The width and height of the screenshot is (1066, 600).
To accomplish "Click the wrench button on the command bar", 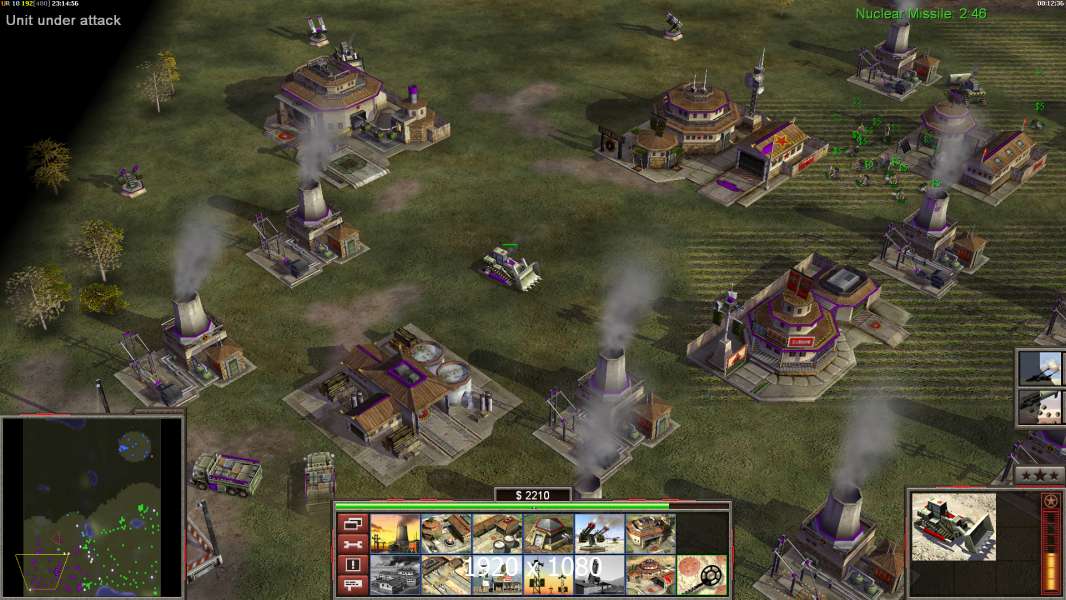I will click(351, 544).
